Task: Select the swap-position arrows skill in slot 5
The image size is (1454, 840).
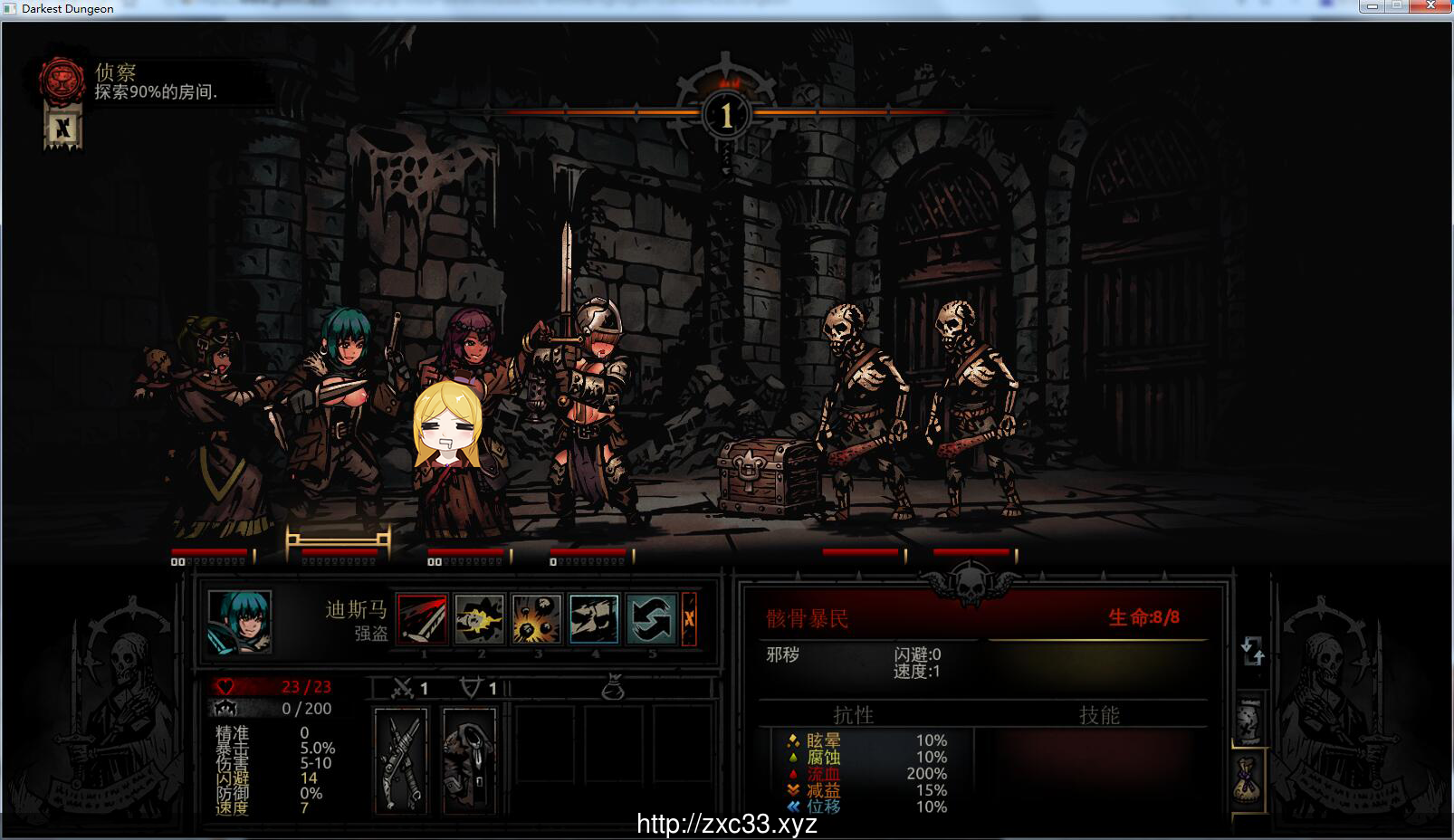Action: coord(650,618)
